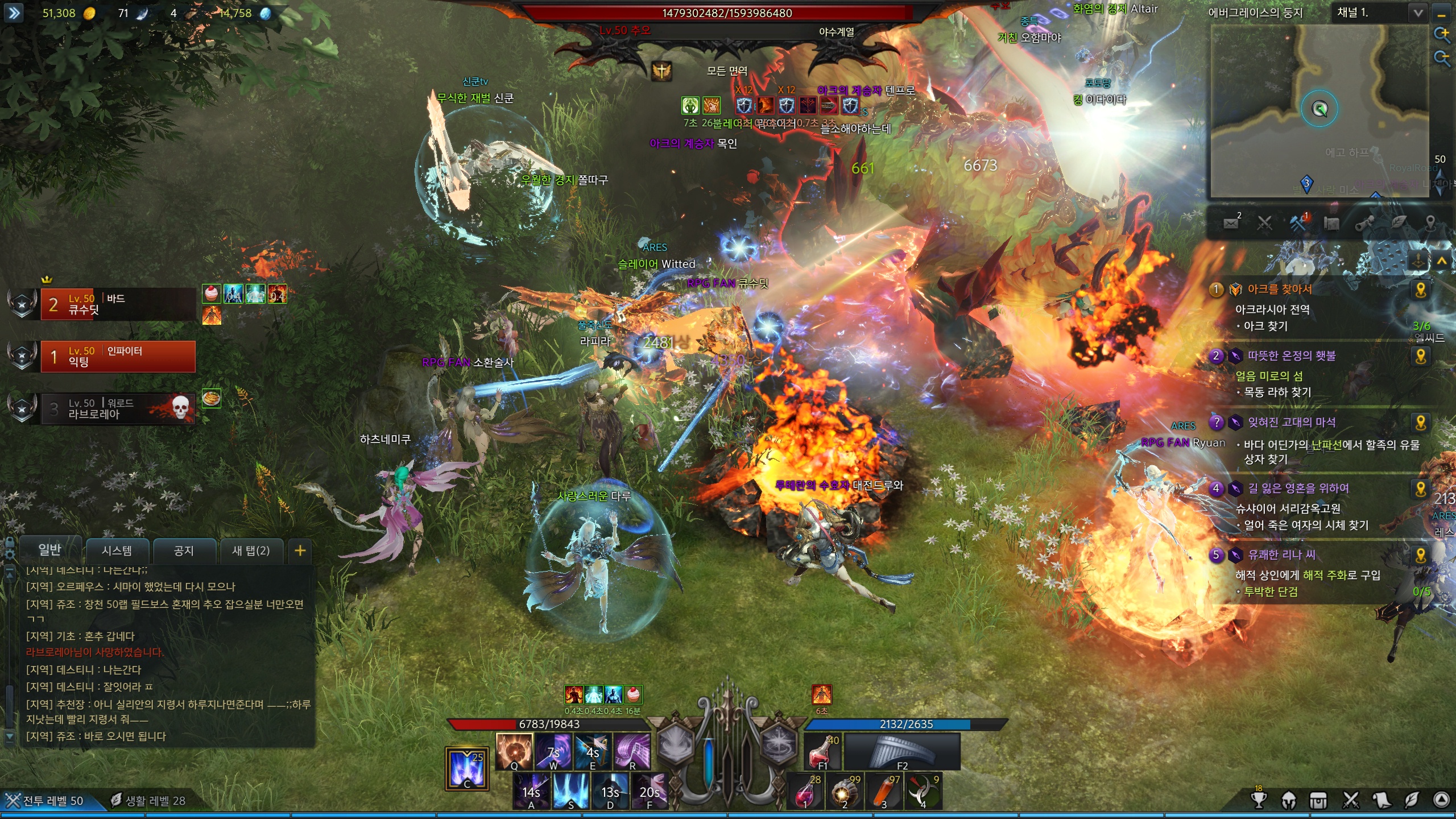
Task: Switch to the 시스템 chat tab
Action: [117, 551]
